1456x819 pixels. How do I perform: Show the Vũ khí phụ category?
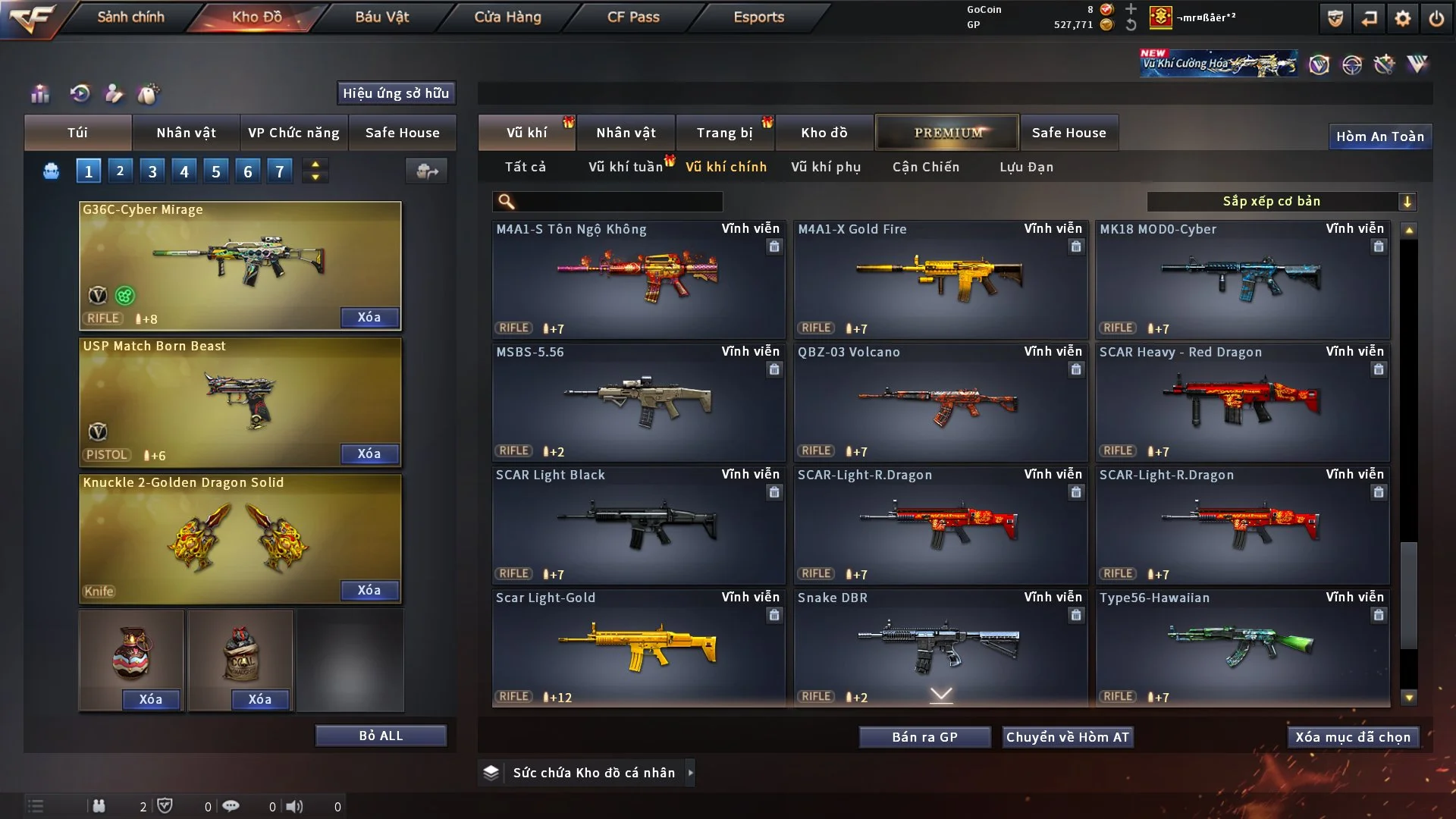tap(826, 167)
